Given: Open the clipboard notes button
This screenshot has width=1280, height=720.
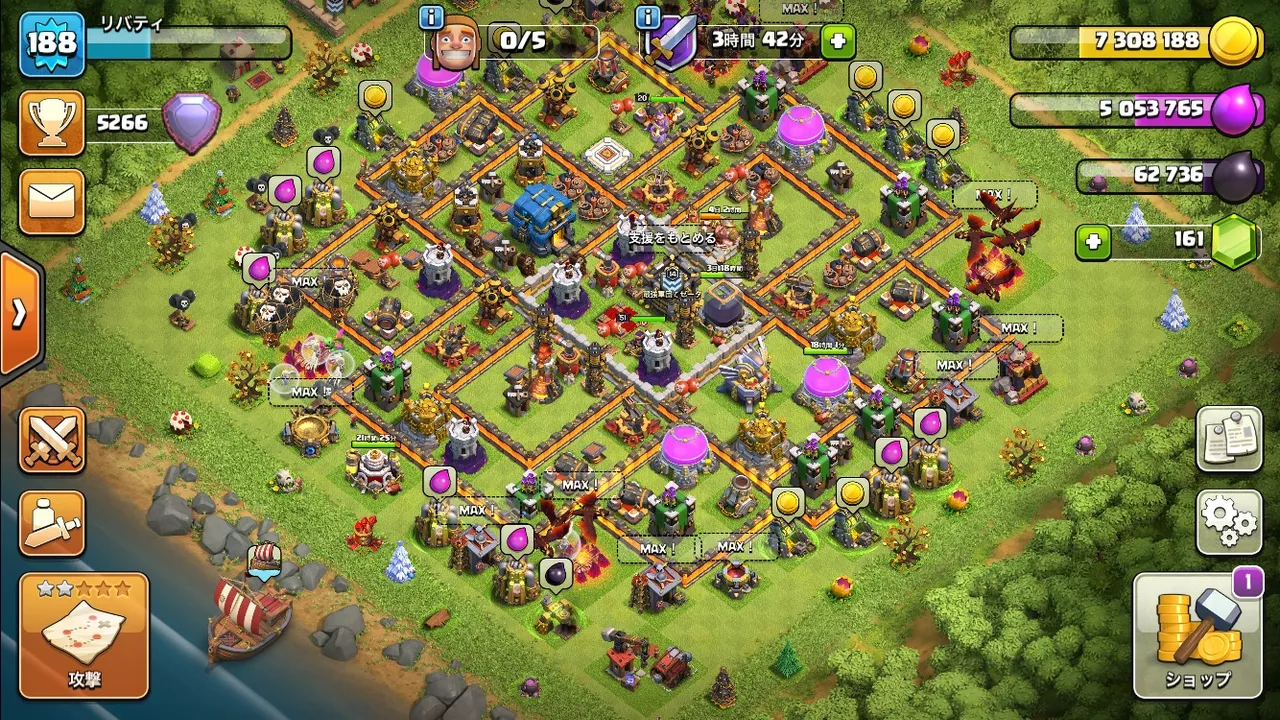Looking at the screenshot, I should (x=1229, y=439).
